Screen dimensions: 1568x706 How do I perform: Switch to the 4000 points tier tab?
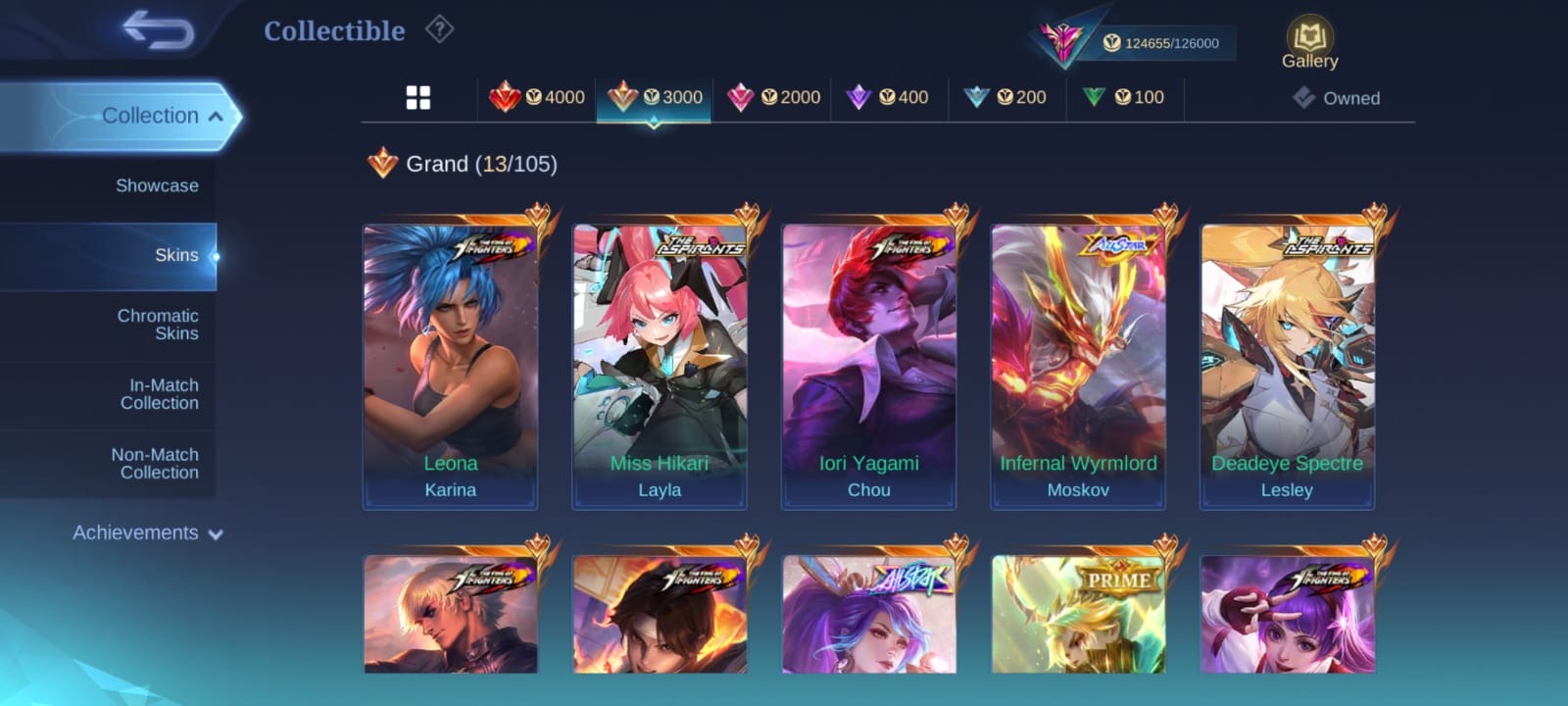pos(537,98)
